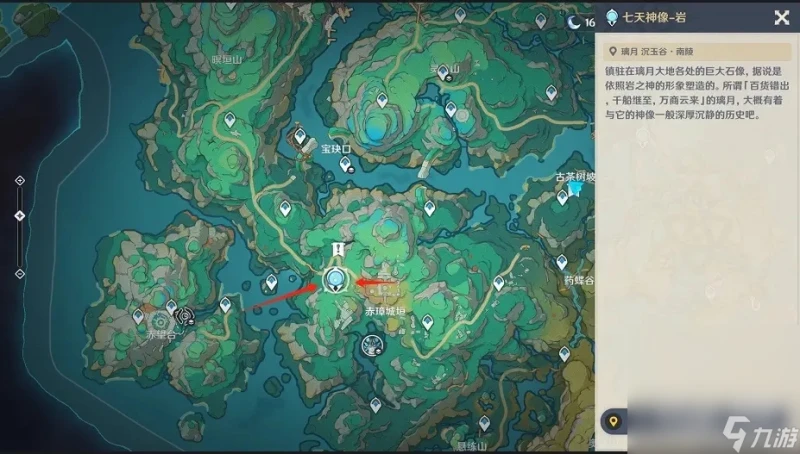The width and height of the screenshot is (800, 454).
Task: Close the Statue of the Seven info panel
Action: pos(781,17)
